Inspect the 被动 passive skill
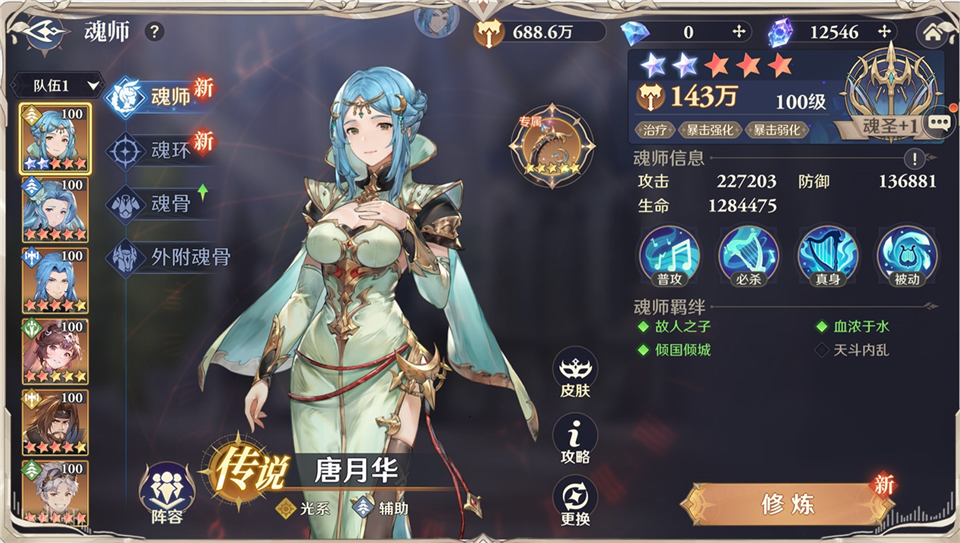Image resolution: width=960 pixels, height=543 pixels. (x=906, y=255)
